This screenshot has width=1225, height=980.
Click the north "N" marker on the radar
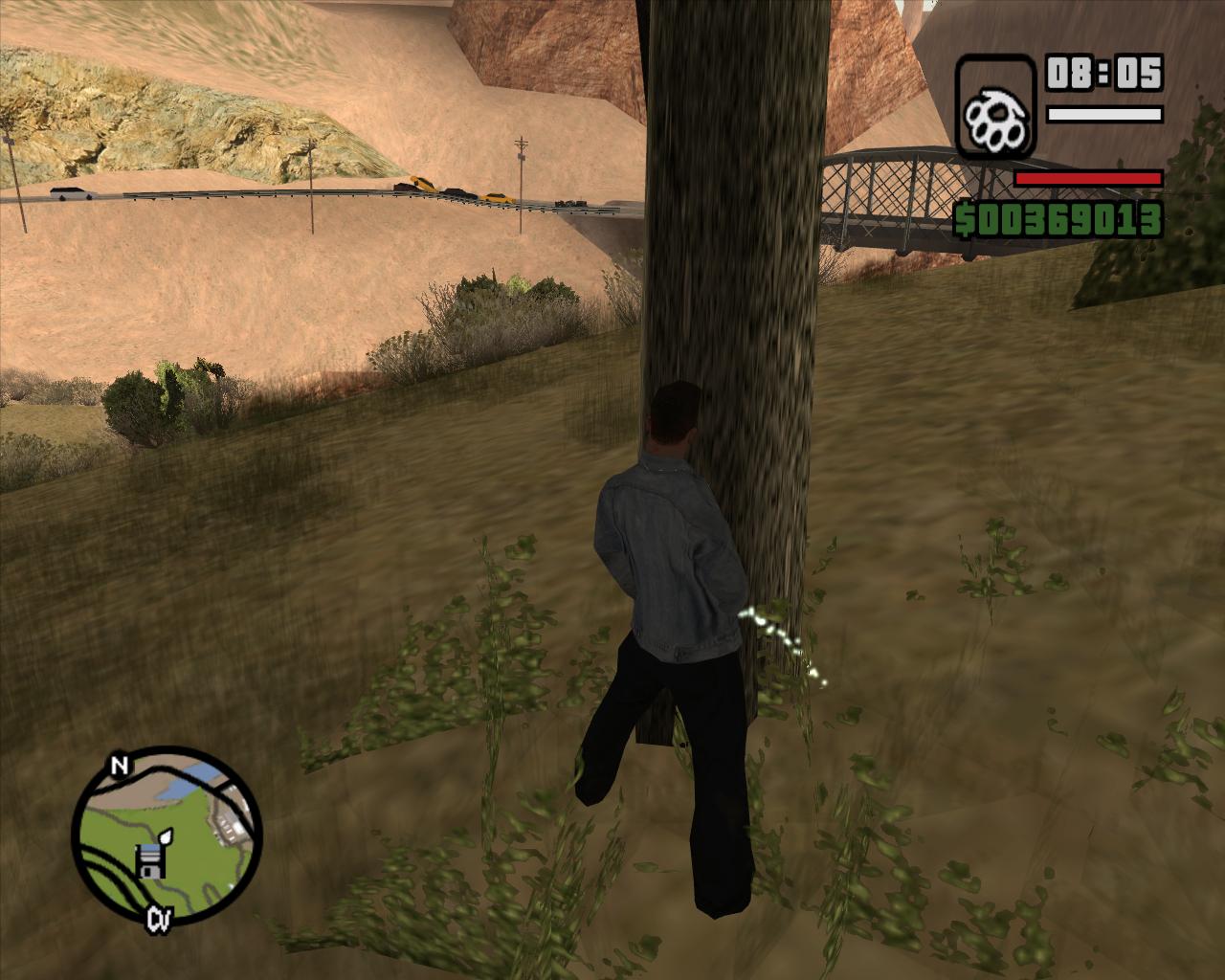click(119, 766)
